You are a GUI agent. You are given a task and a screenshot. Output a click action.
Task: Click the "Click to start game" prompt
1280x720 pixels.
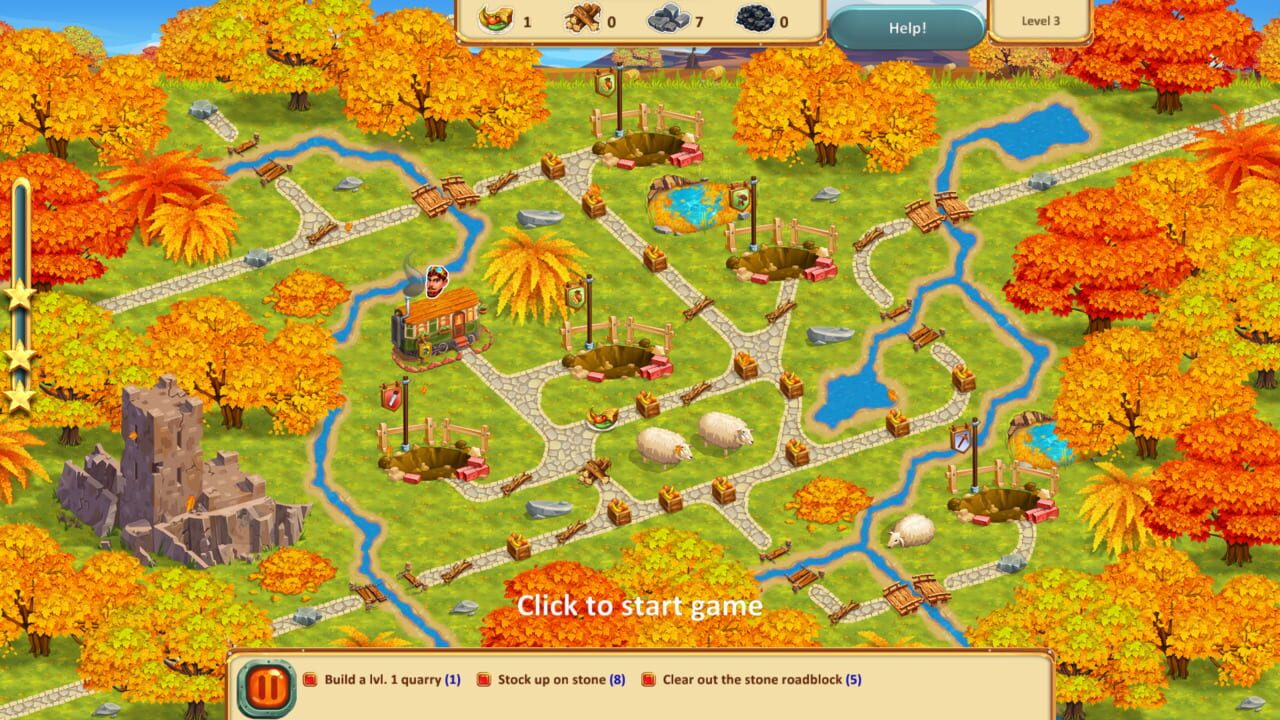coord(639,605)
